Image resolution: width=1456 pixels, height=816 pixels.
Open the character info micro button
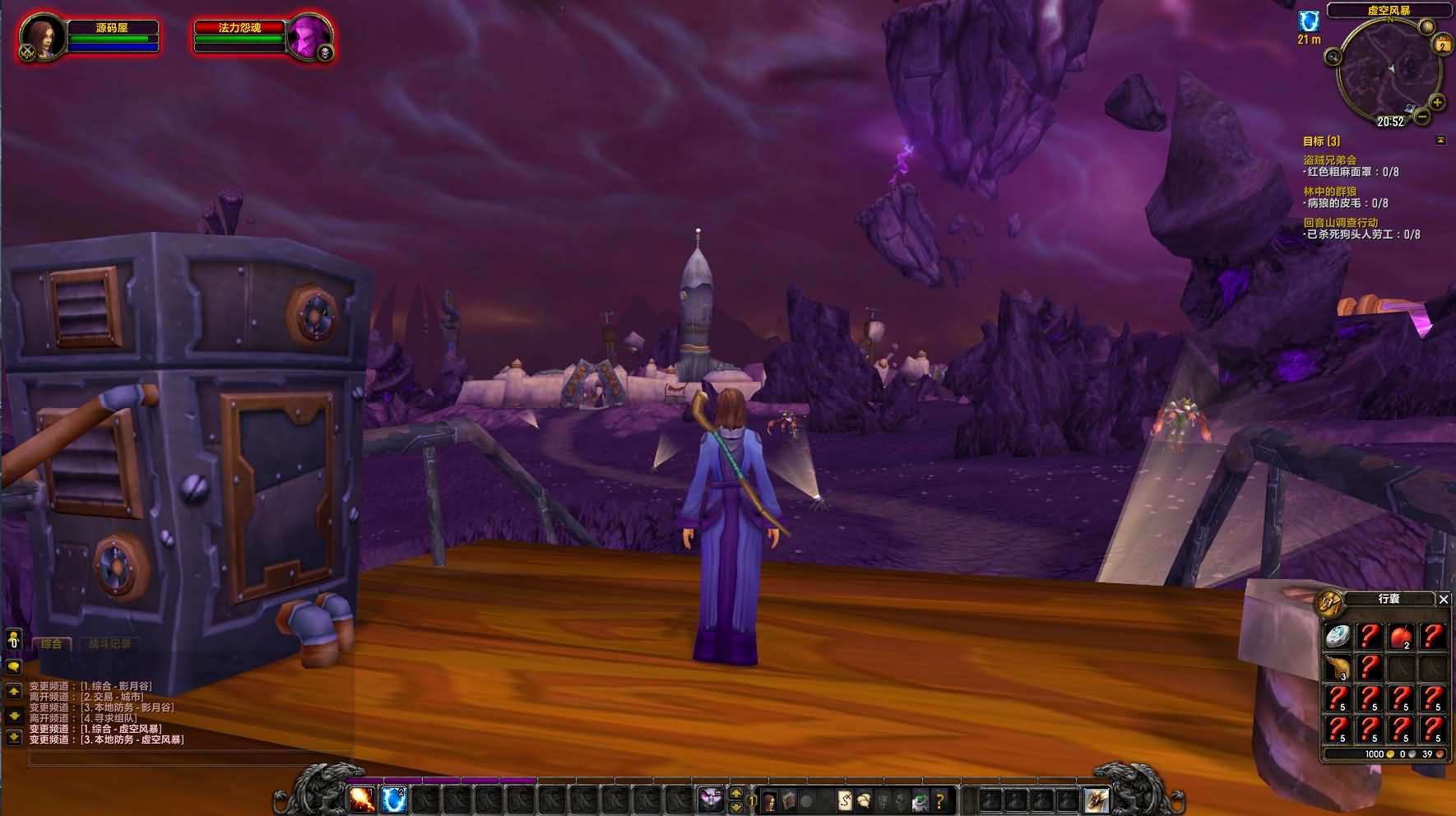(770, 800)
